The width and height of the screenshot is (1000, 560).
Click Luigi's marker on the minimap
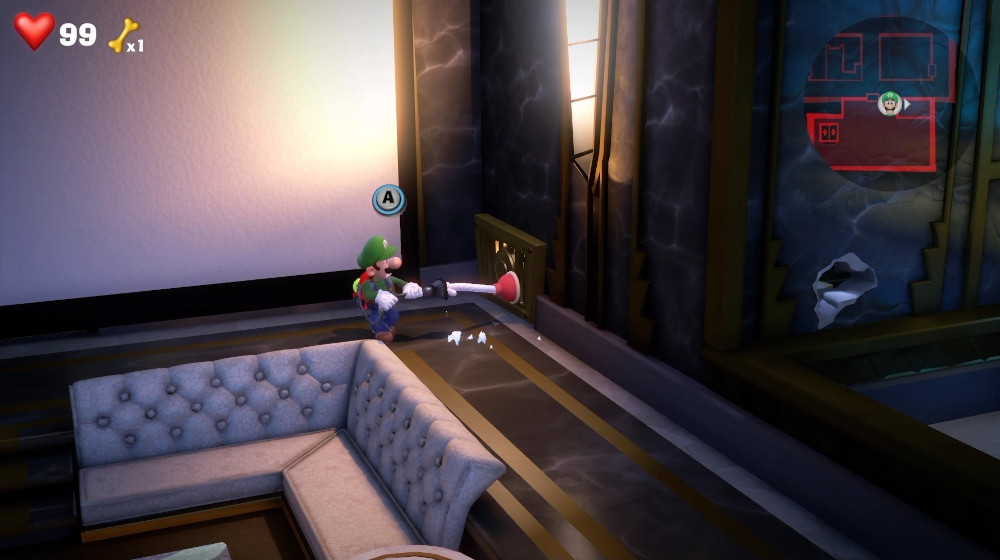click(x=889, y=103)
